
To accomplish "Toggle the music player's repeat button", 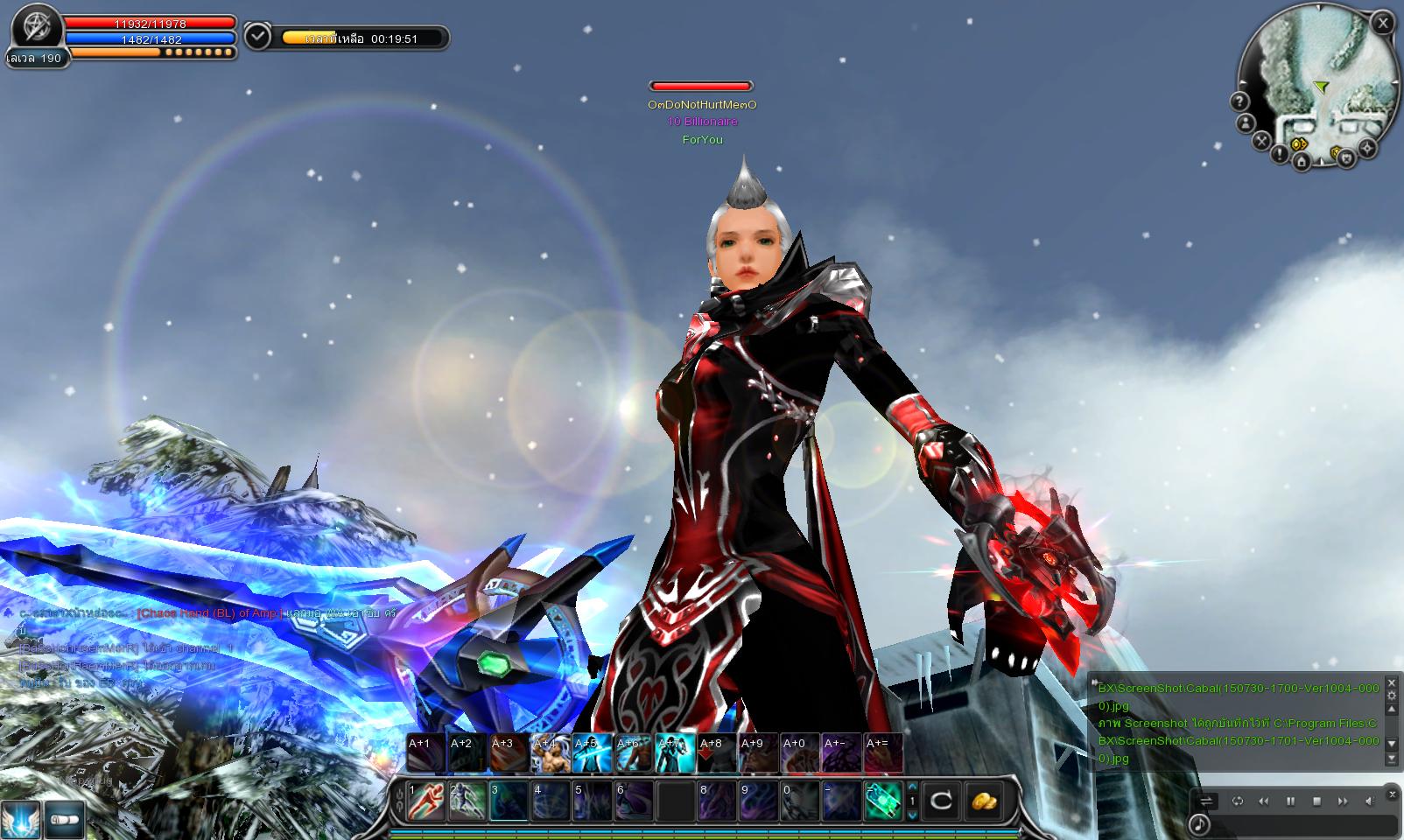I will click(x=1238, y=801).
